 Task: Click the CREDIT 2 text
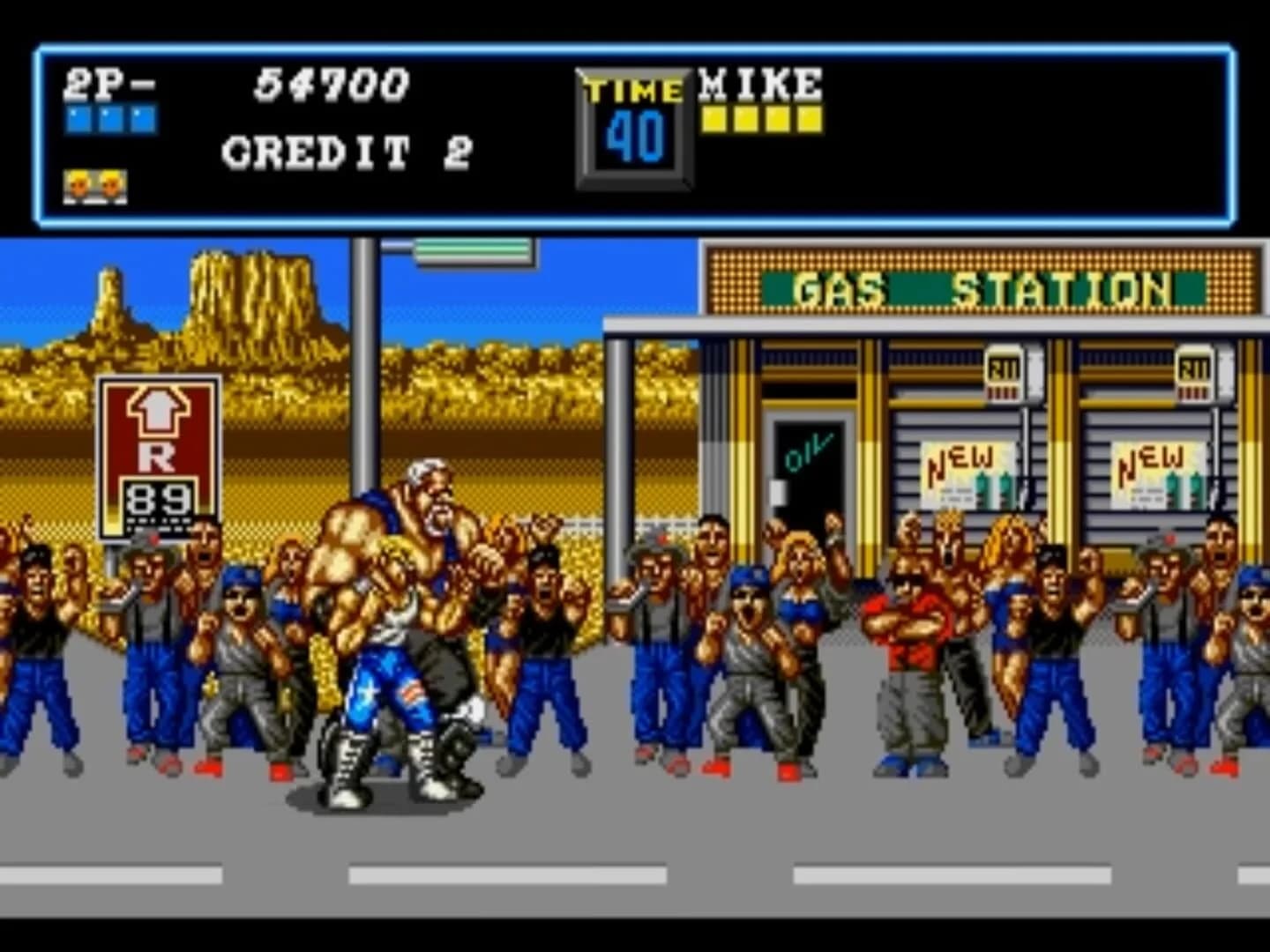pyautogui.click(x=348, y=150)
